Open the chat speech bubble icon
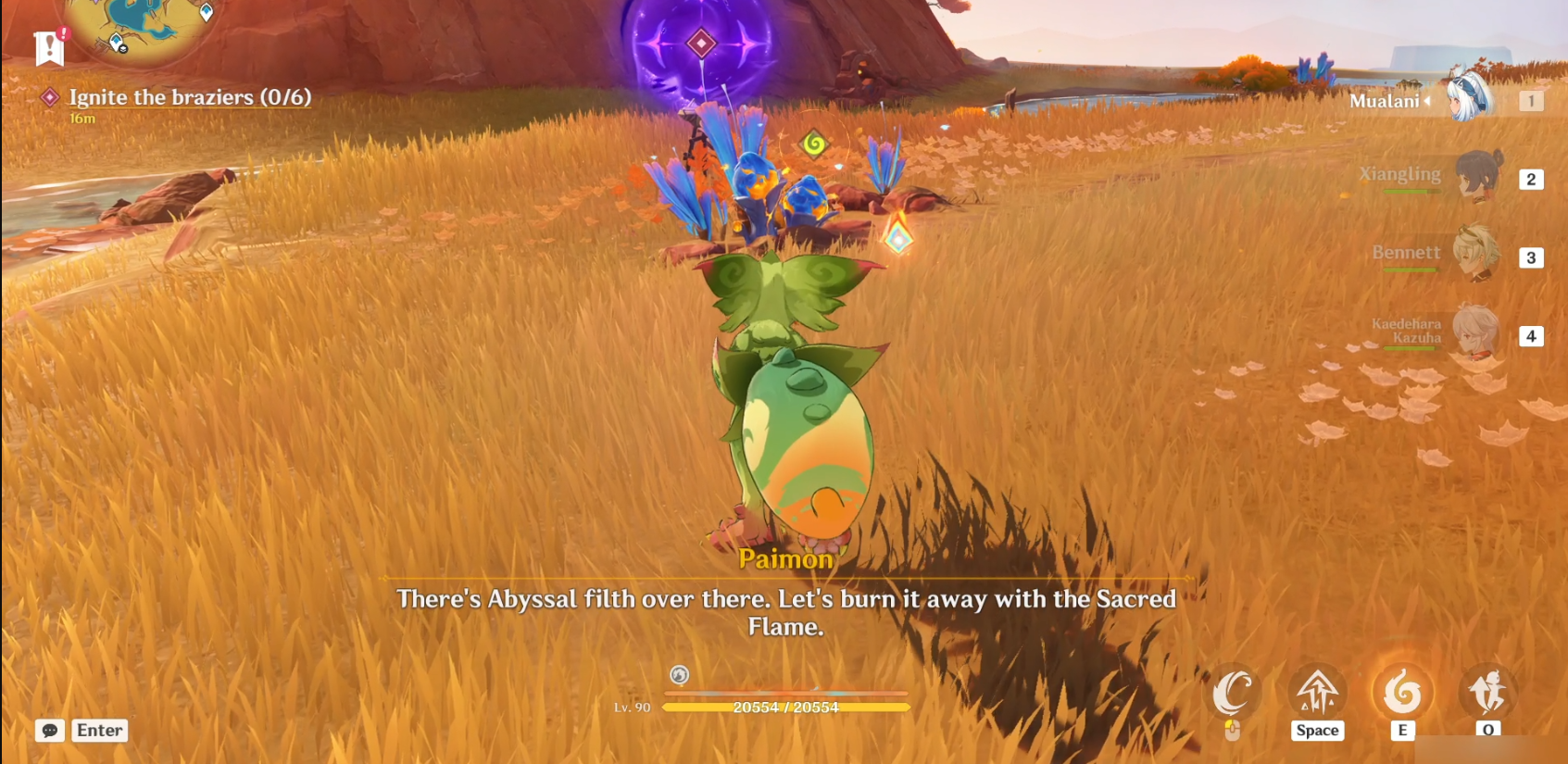 50,731
